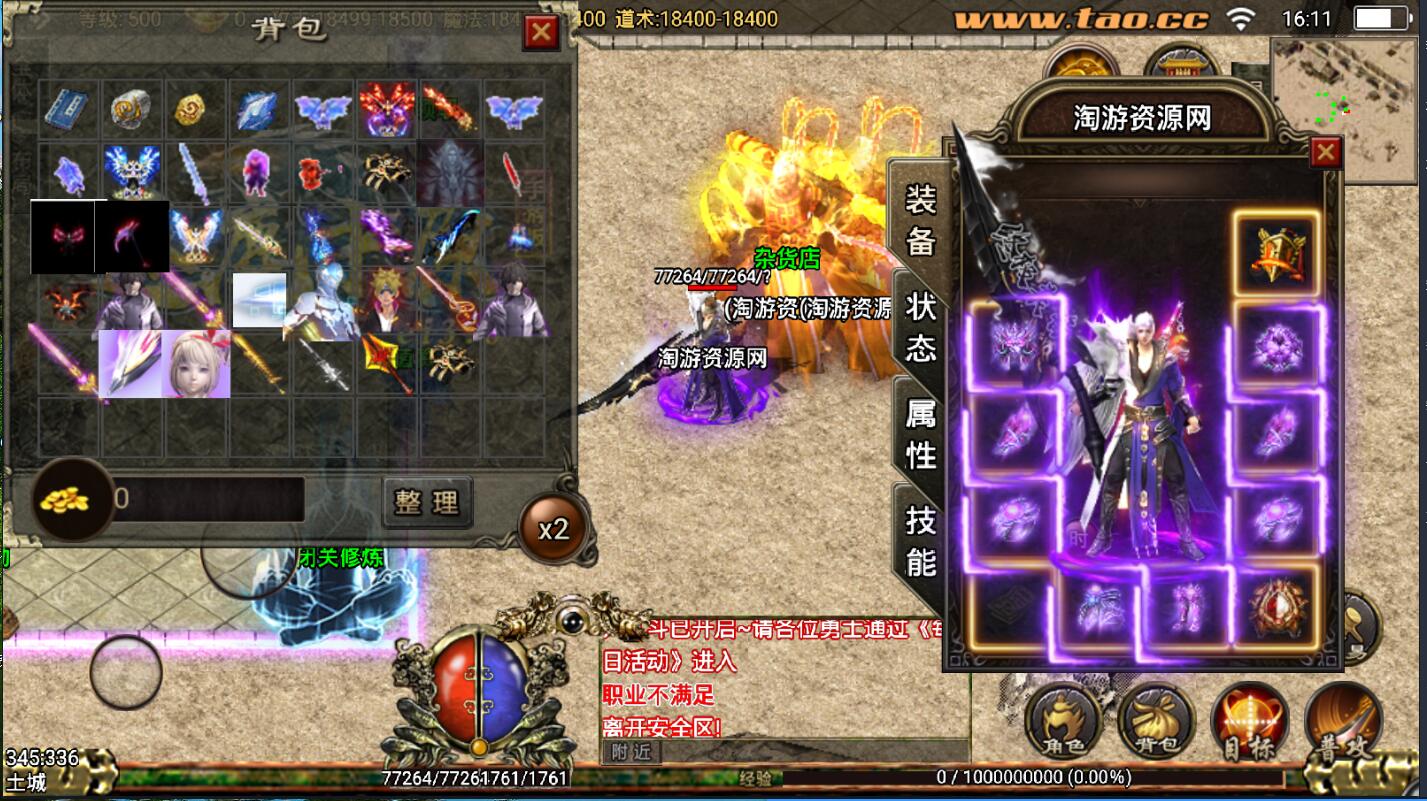Show the 属性 attributes tab
Viewport: 1427px width, 801px height.
[920, 433]
